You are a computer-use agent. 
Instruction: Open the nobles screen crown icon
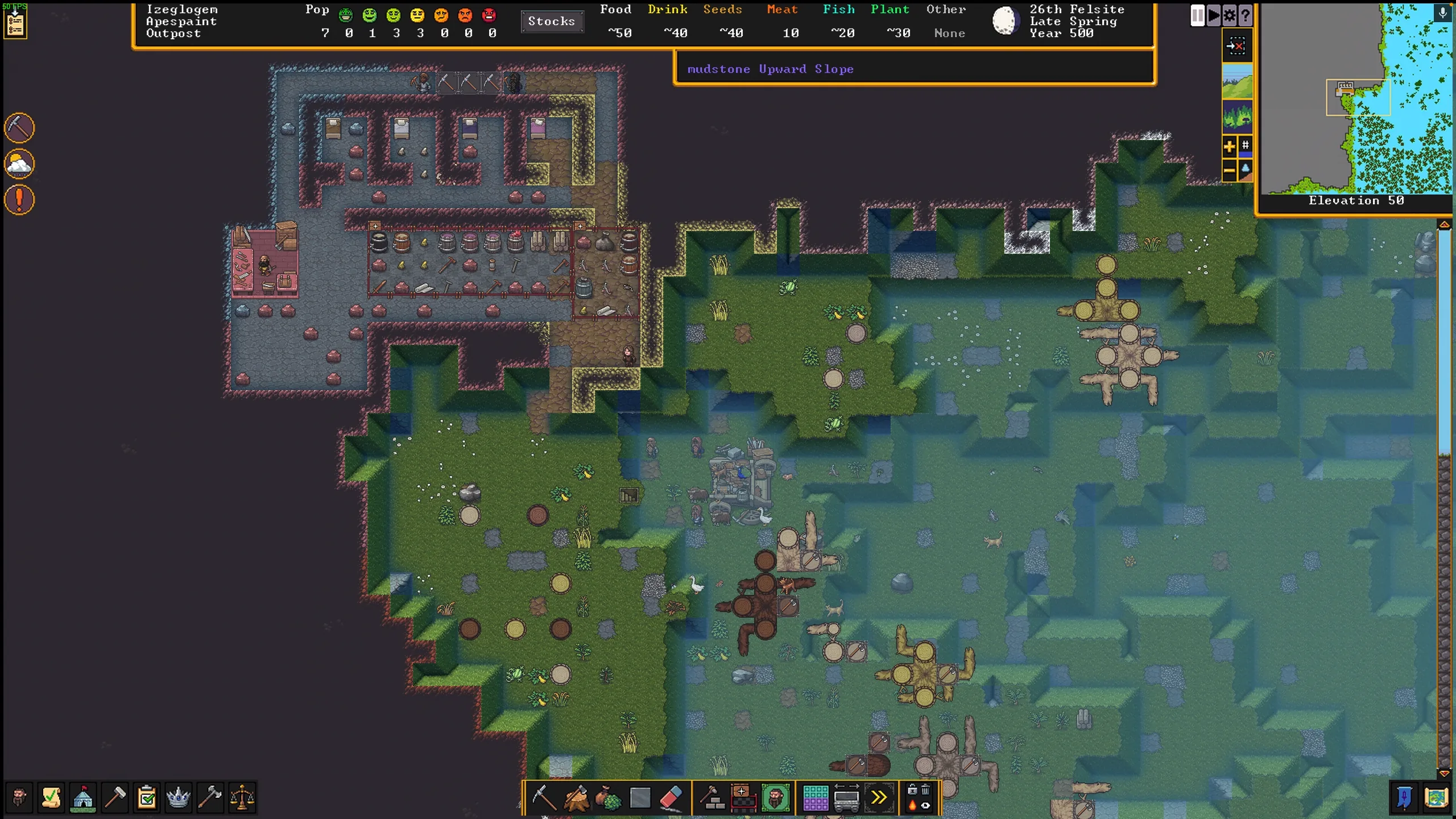point(178,797)
